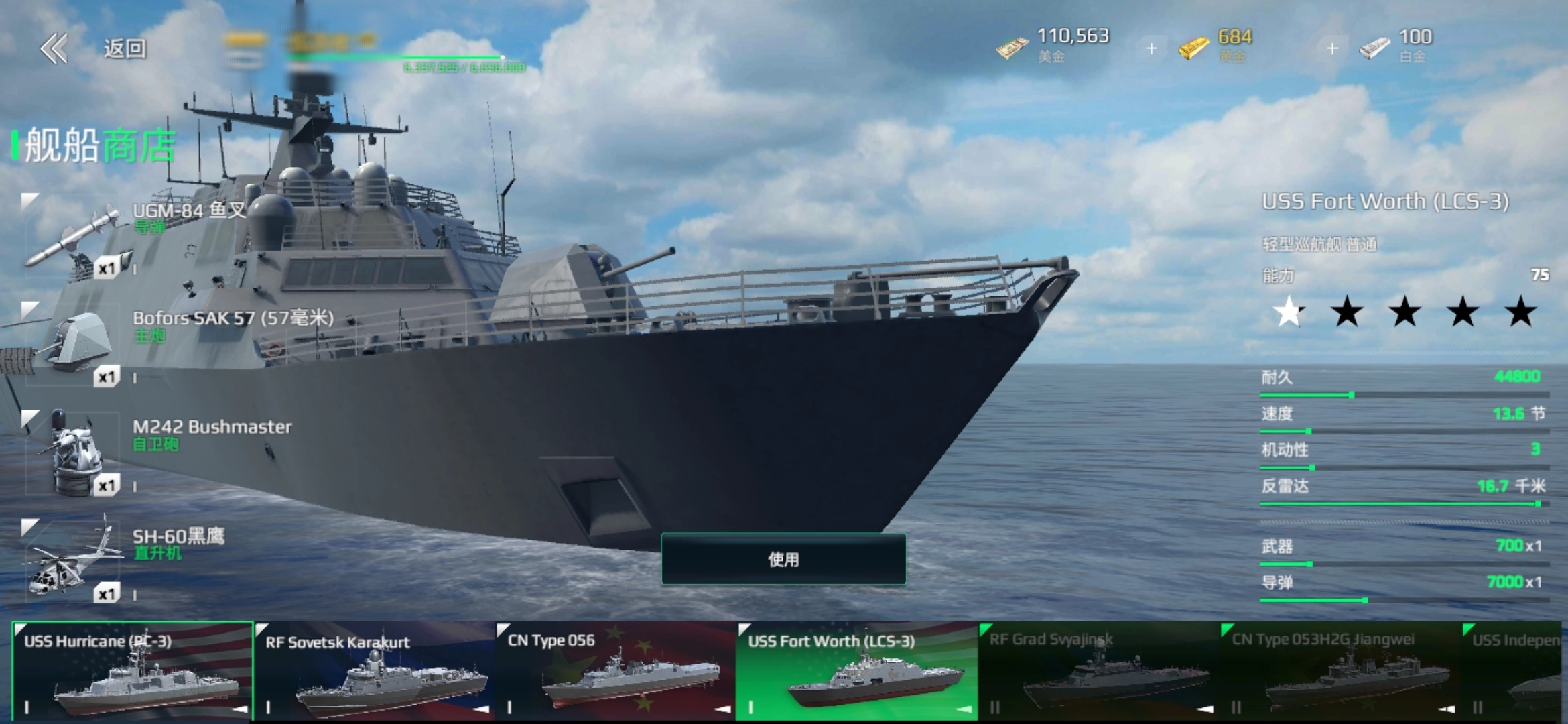Pick the CN Type 056 ship card
Screen dimensions: 1568x724
click(x=616, y=672)
